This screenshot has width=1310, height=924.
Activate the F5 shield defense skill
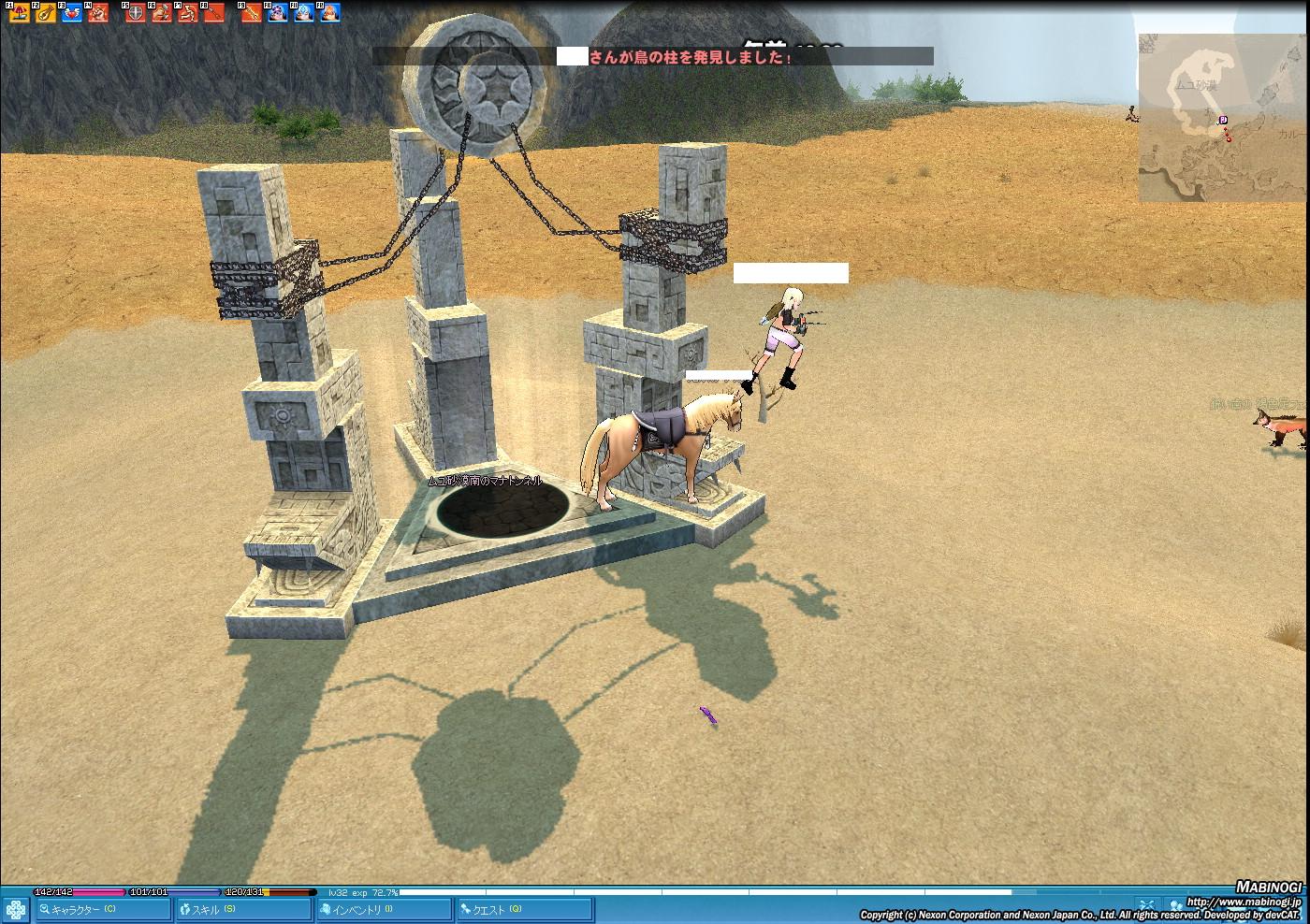(x=136, y=13)
